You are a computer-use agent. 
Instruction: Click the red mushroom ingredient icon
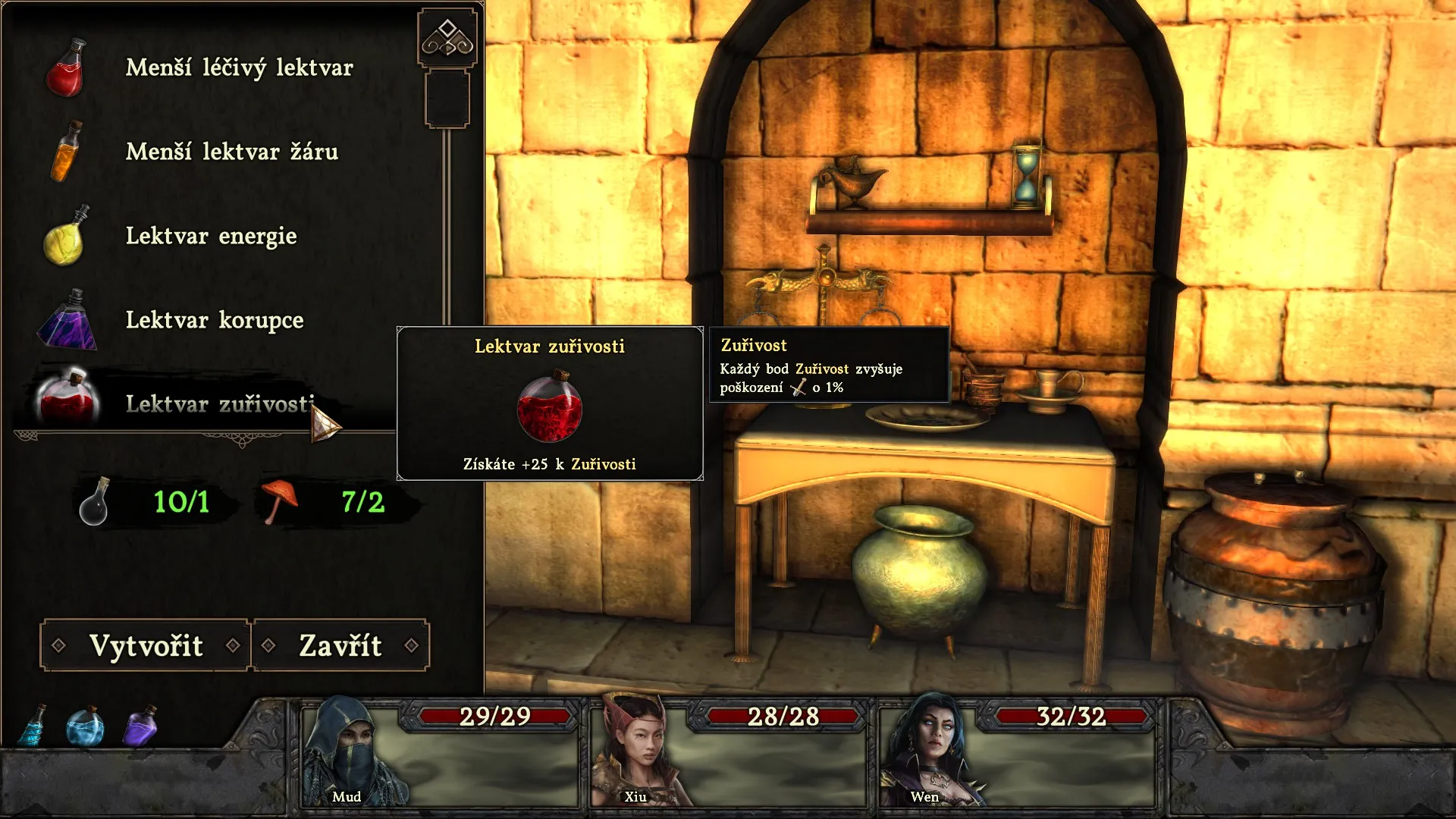(279, 500)
